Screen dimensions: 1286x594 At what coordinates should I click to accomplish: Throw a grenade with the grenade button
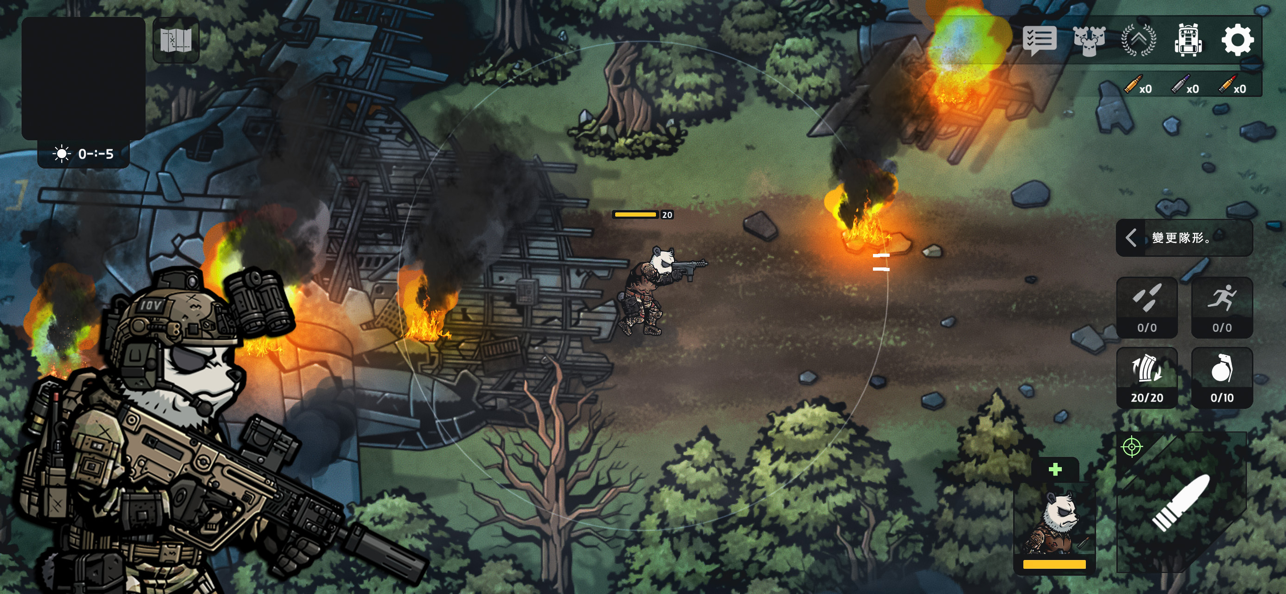1221,377
